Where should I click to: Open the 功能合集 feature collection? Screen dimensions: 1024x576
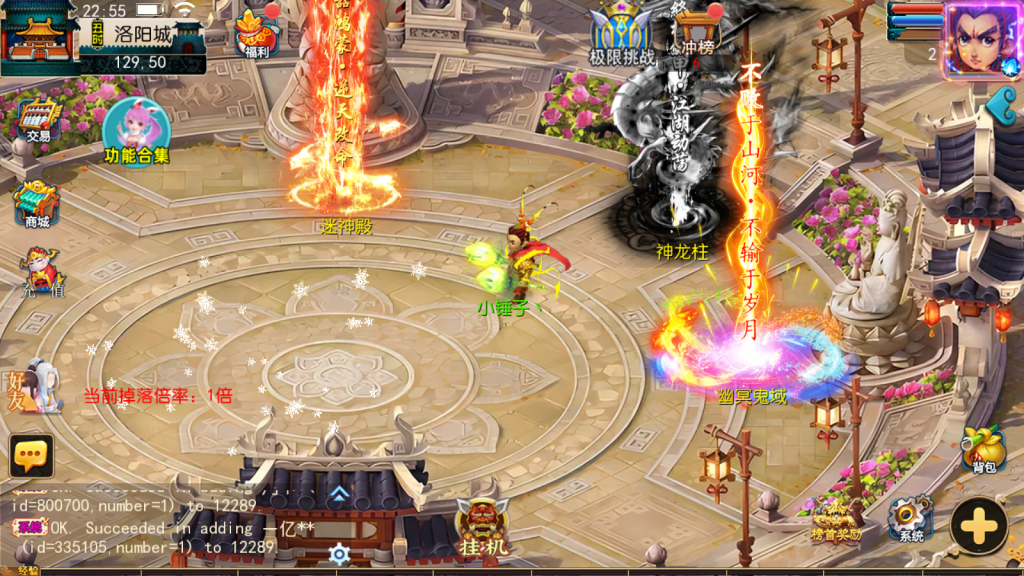(x=136, y=130)
